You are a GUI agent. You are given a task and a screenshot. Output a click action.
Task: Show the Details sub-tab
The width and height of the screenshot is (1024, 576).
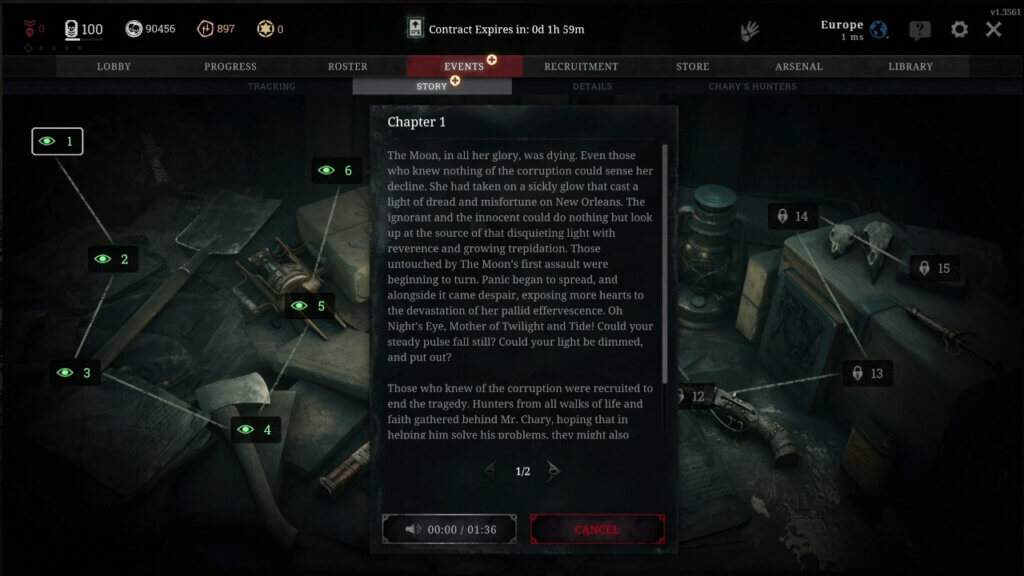[x=592, y=87]
